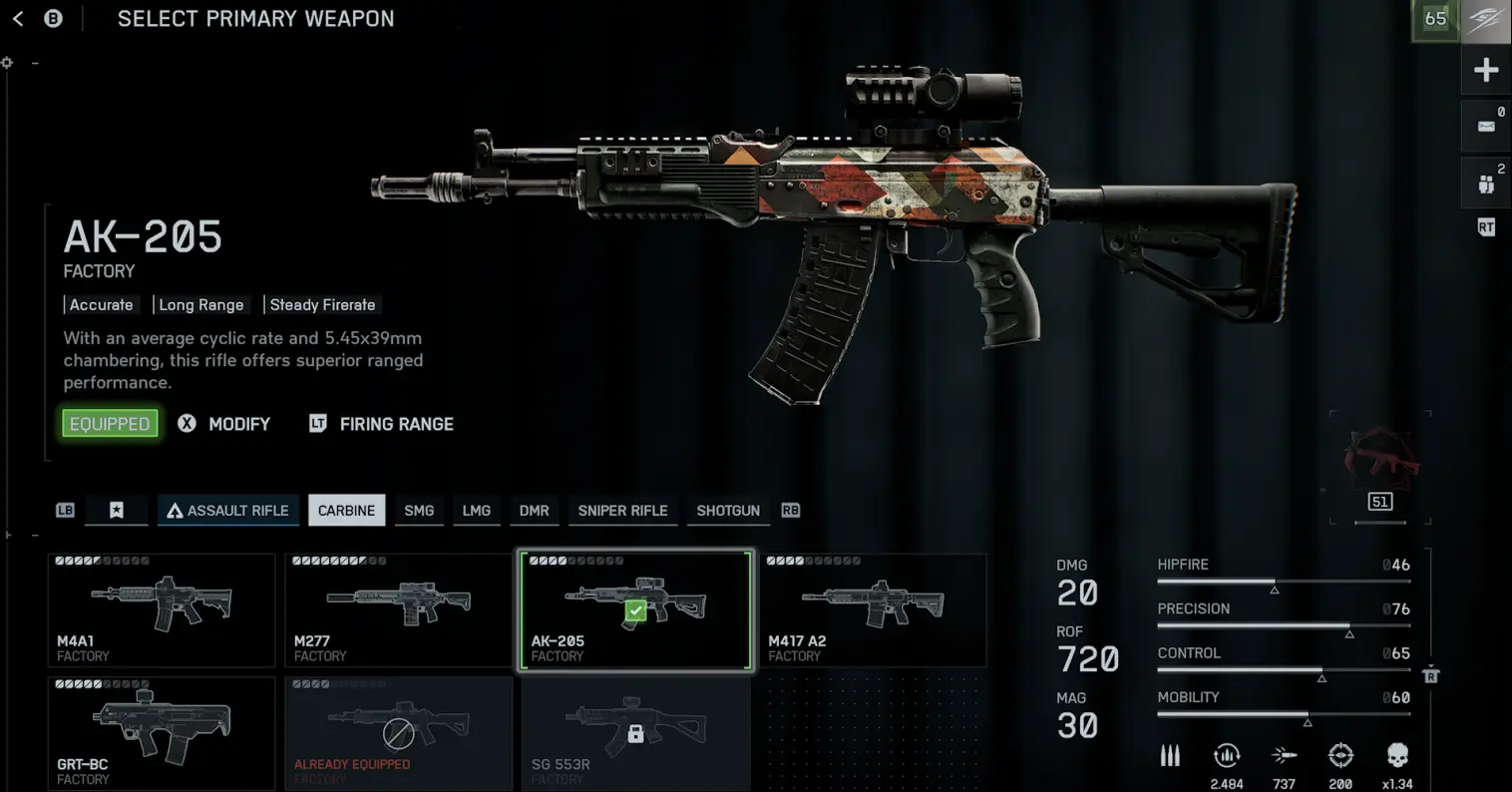The height and width of the screenshot is (792, 1512).
Task: Click the green Equipped button
Action: click(x=110, y=424)
